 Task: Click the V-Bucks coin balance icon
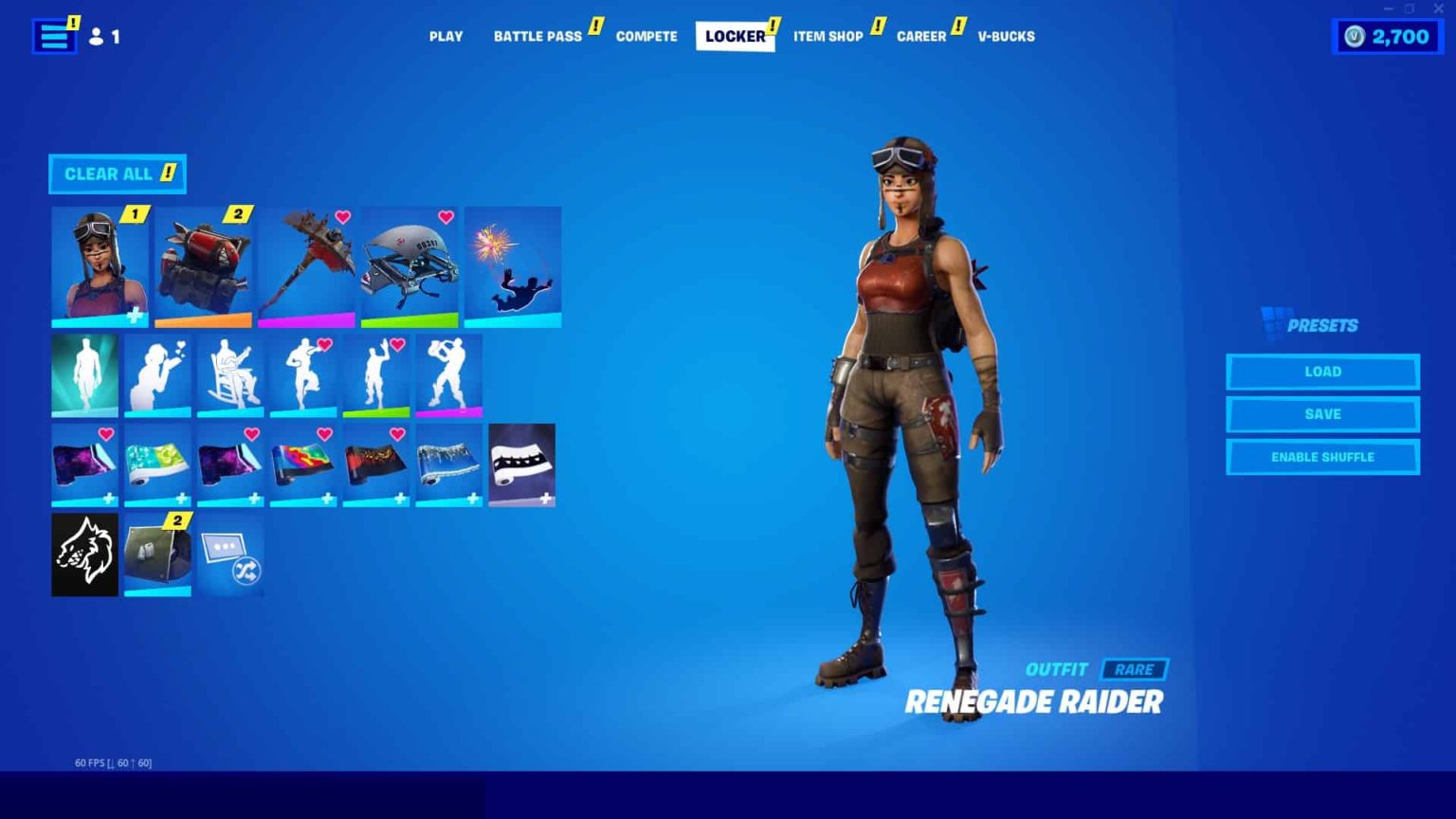tap(1353, 36)
